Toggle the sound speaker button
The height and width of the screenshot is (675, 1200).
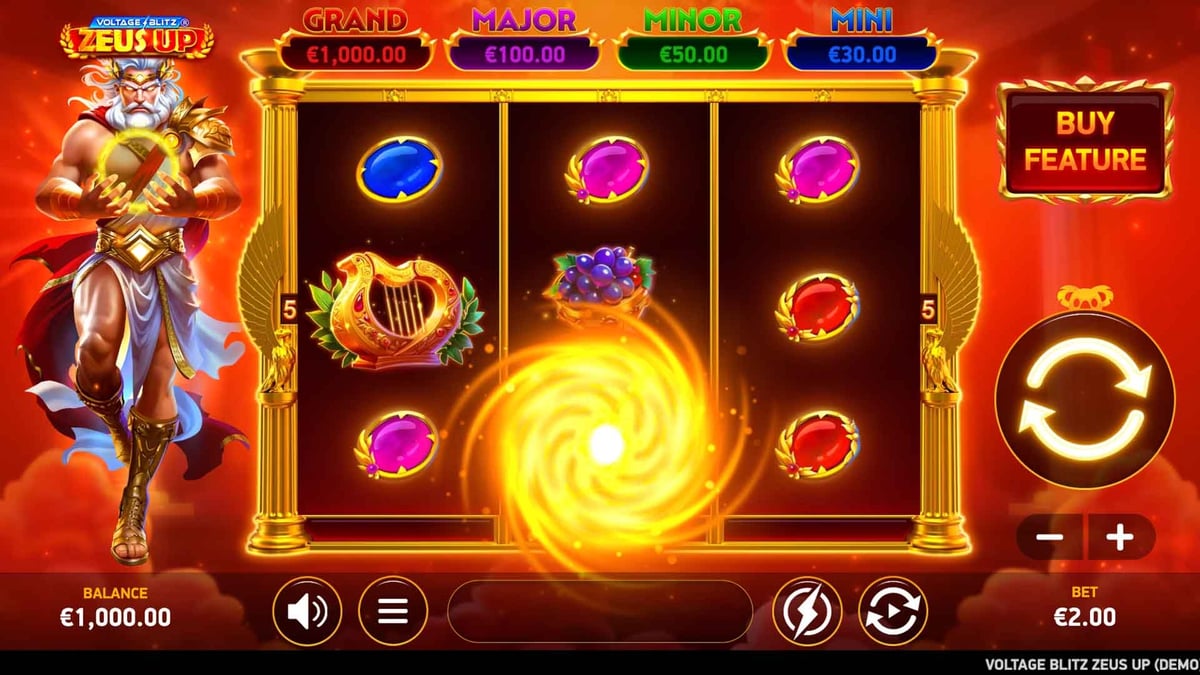pos(307,611)
